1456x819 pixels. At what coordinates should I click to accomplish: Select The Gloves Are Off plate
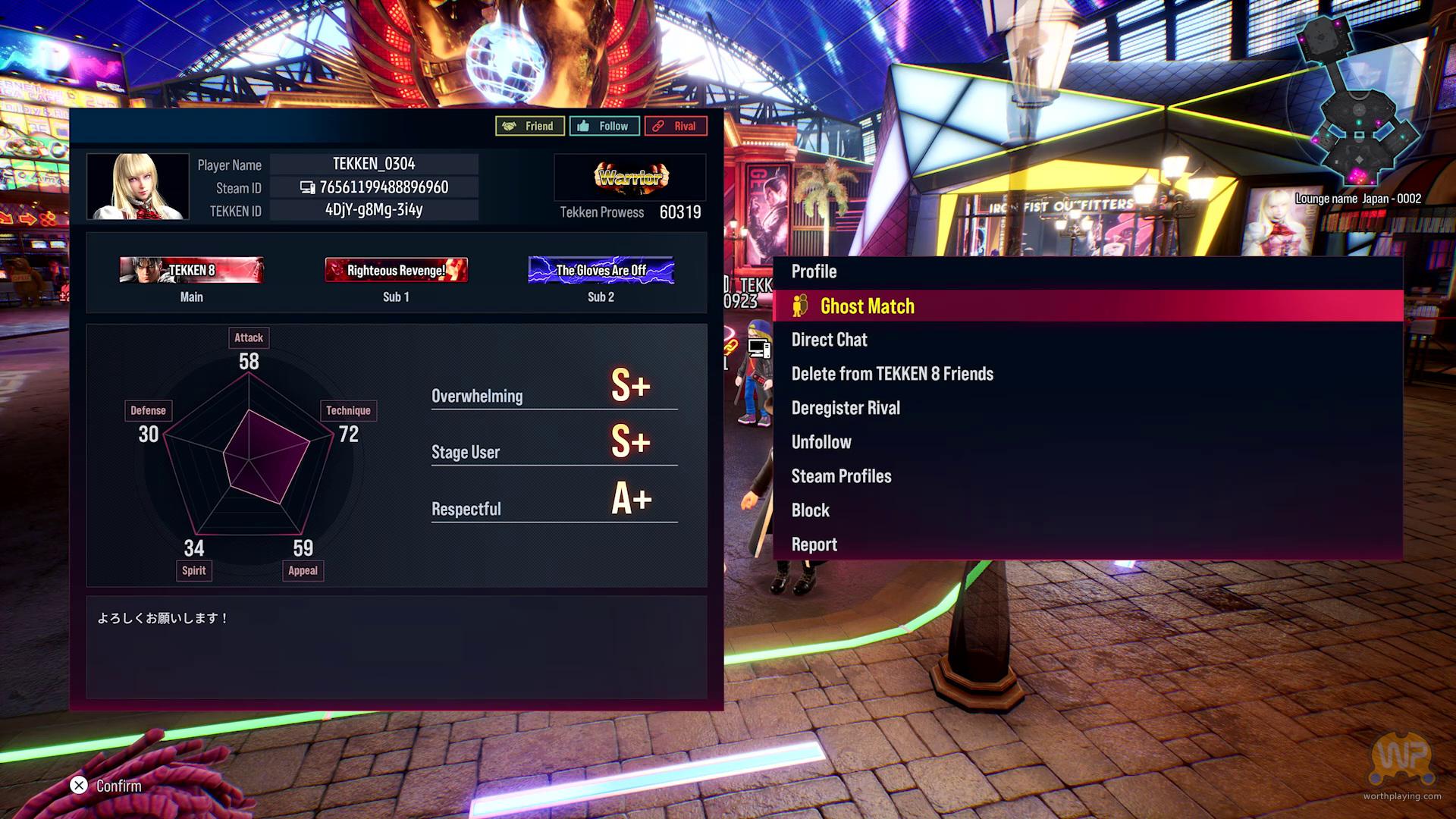601,270
